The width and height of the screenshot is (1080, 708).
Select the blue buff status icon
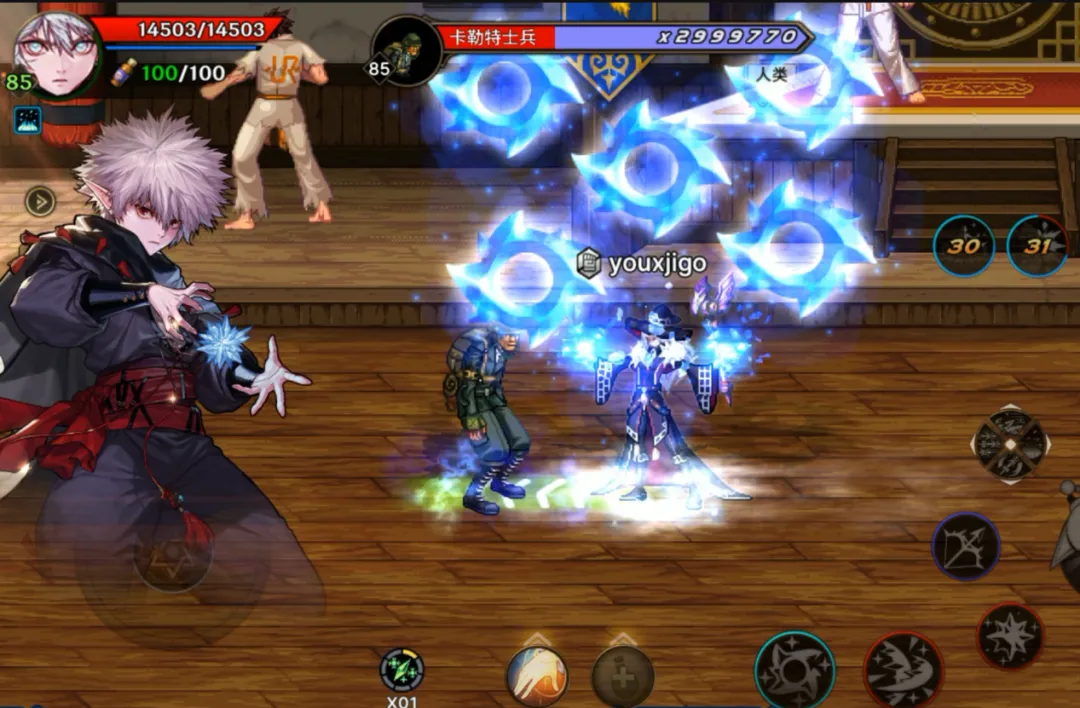click(27, 121)
